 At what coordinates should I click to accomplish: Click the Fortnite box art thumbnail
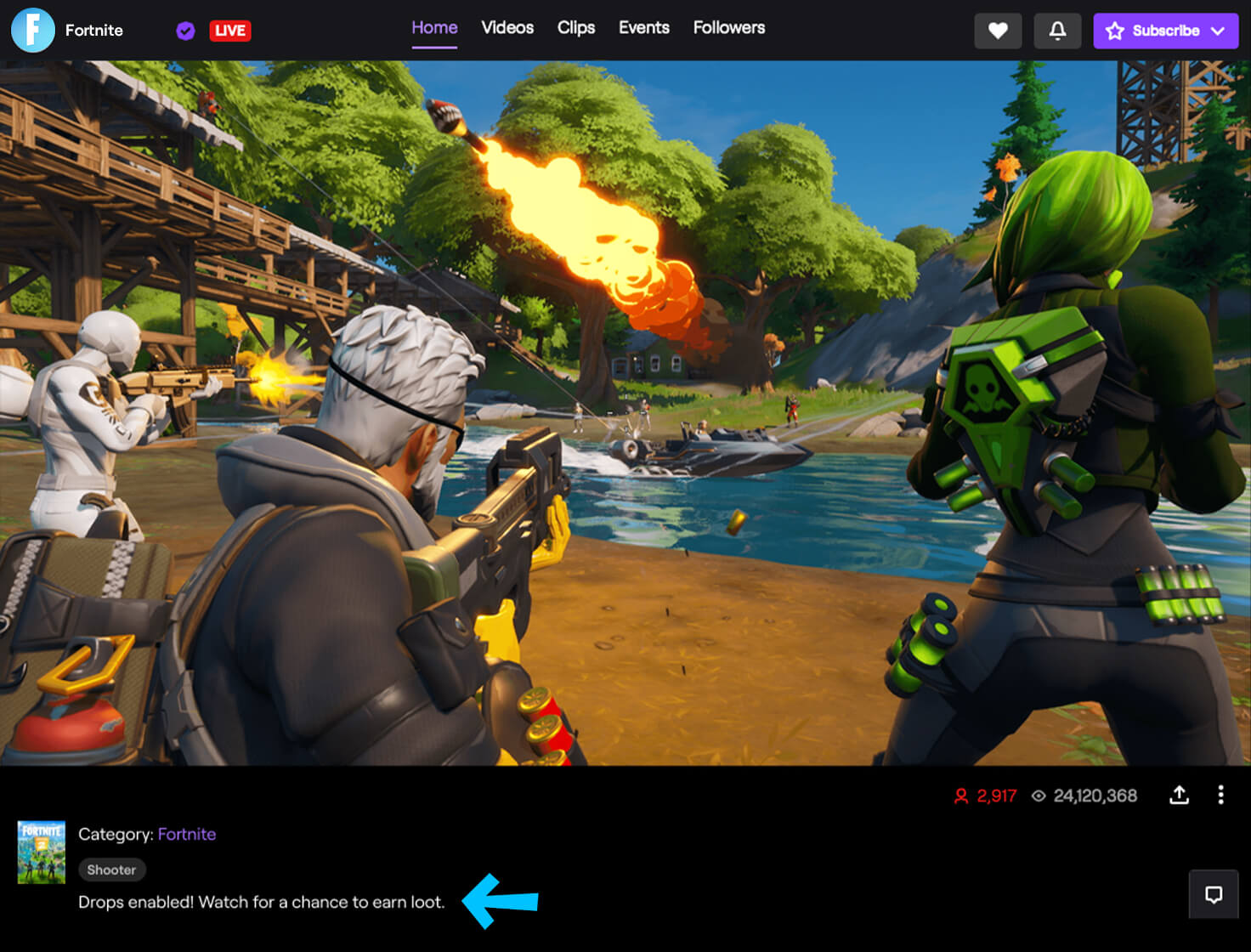click(x=41, y=853)
